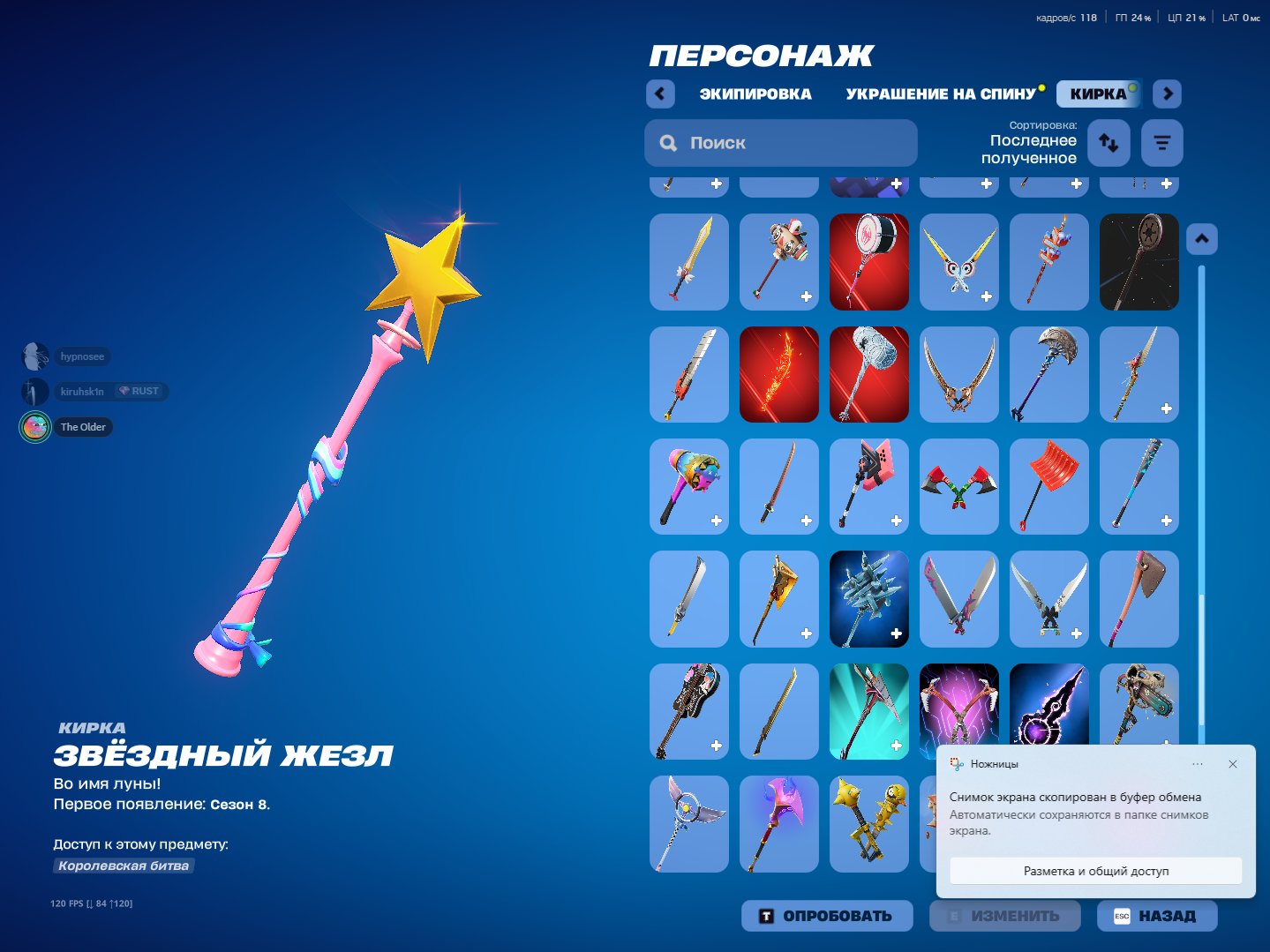Expand the Snipping Tool more options menu
Image resolution: width=1270 pixels, height=952 pixels.
pyautogui.click(x=1198, y=764)
